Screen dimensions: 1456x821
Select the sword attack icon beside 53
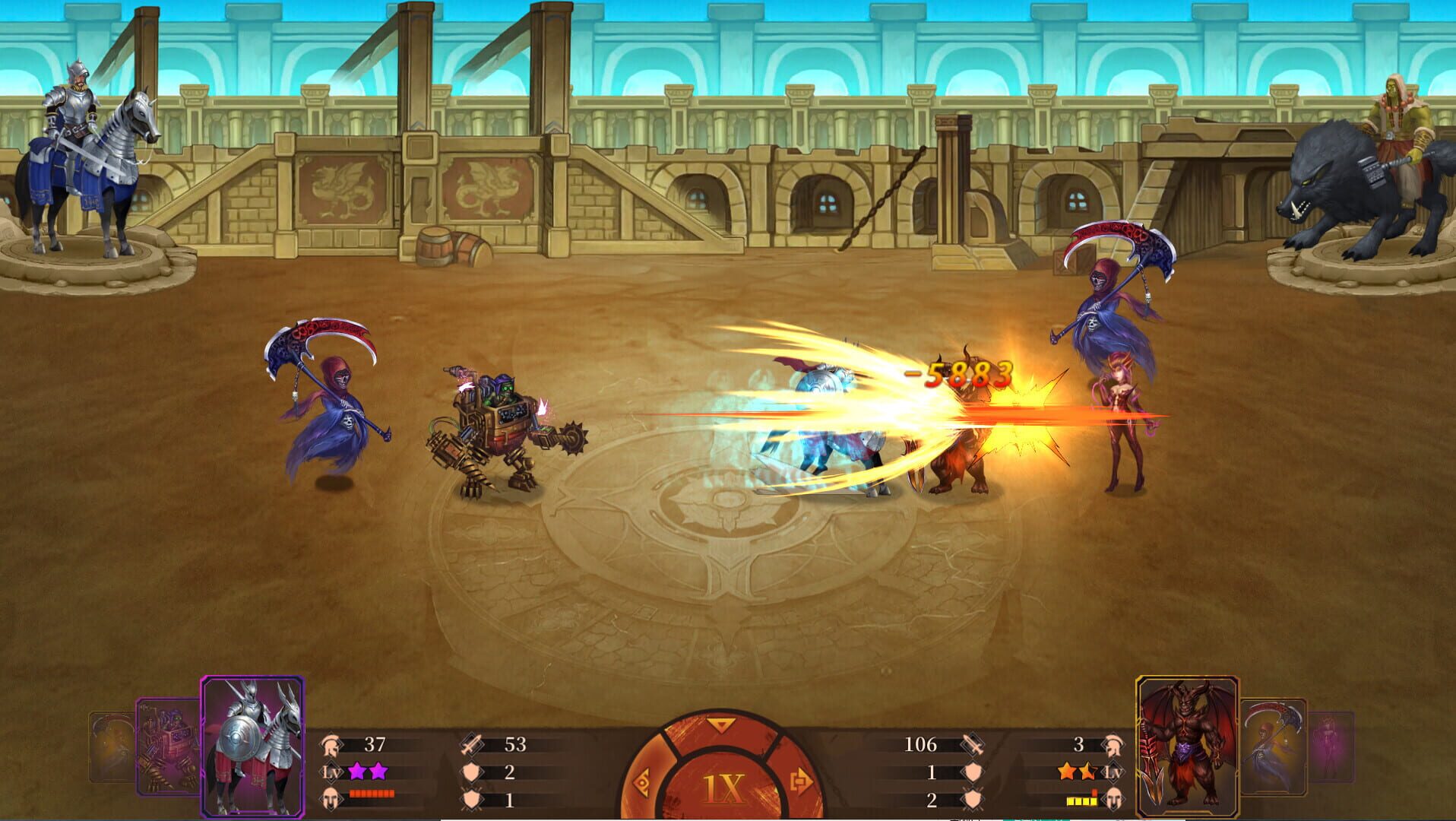click(x=470, y=745)
